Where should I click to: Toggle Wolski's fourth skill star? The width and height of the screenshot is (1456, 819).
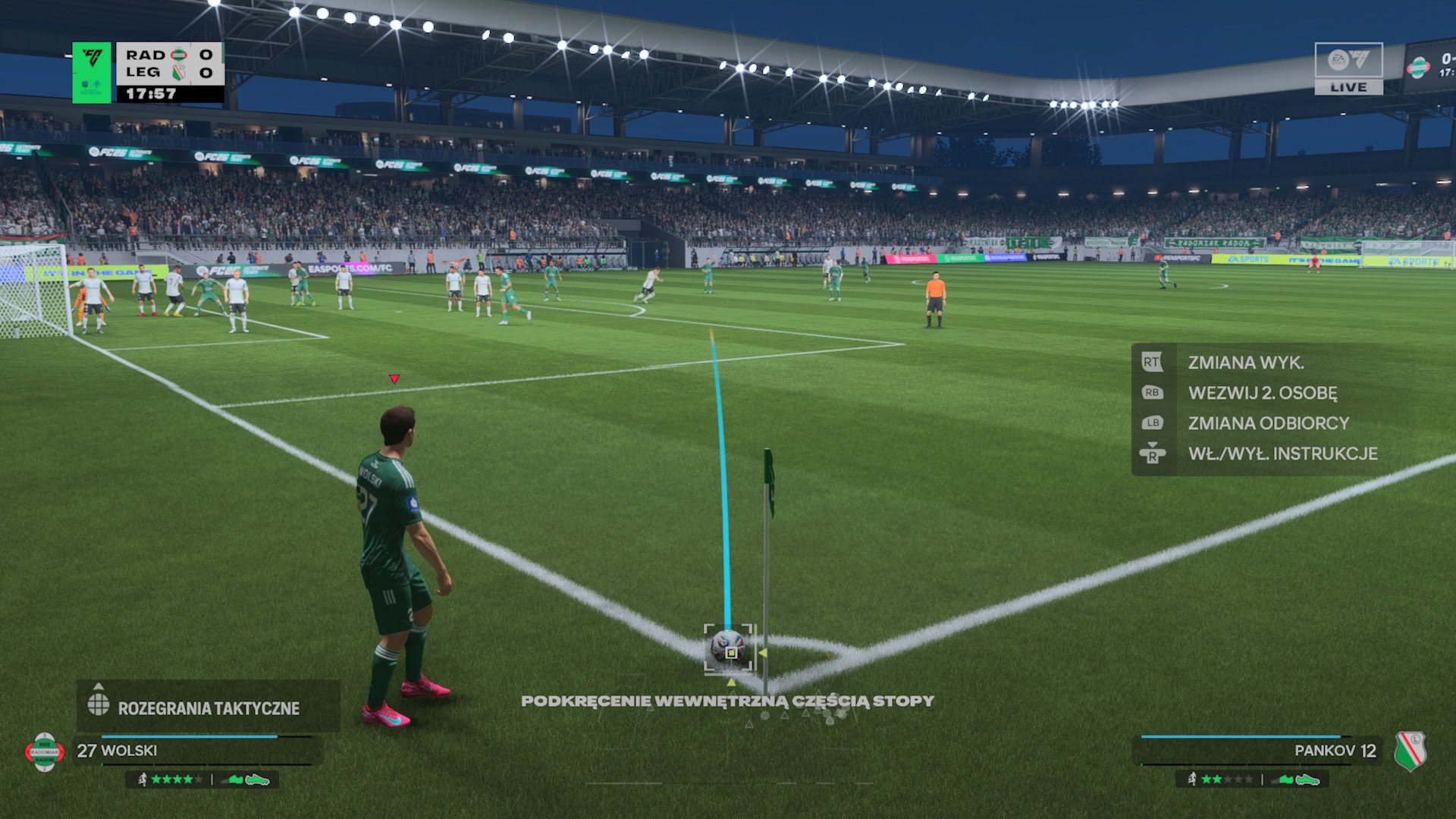(x=188, y=780)
